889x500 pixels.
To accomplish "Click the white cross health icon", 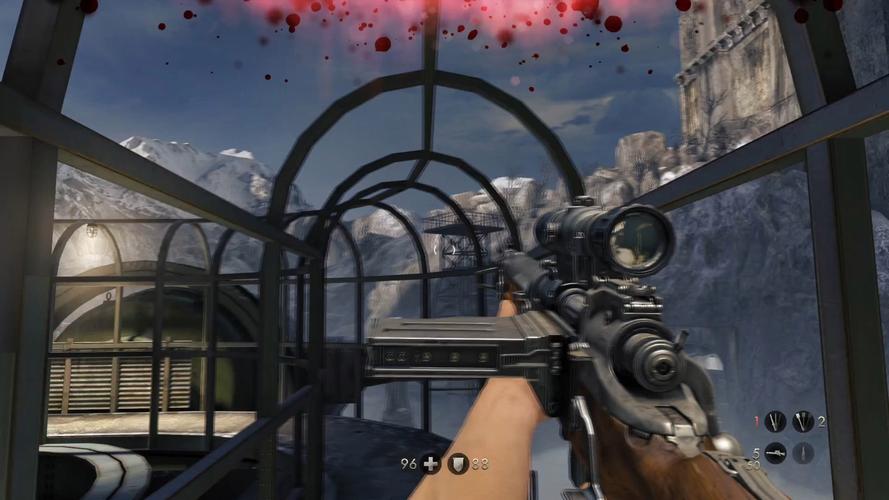I will coord(430,464).
